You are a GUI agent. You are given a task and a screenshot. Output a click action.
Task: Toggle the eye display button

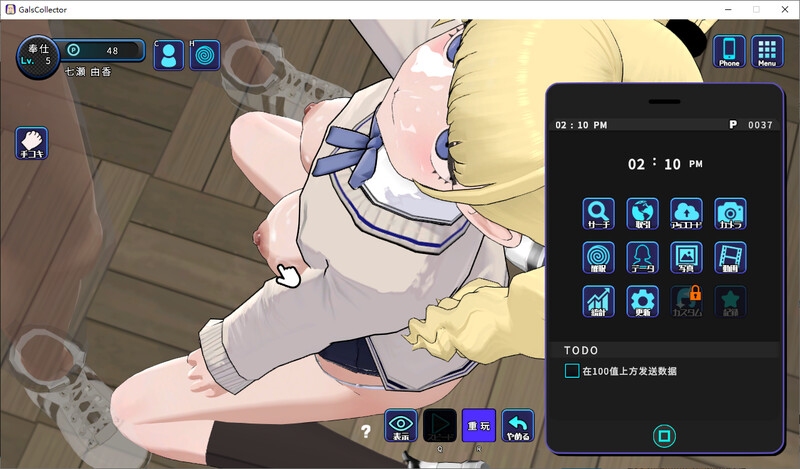pos(401,426)
